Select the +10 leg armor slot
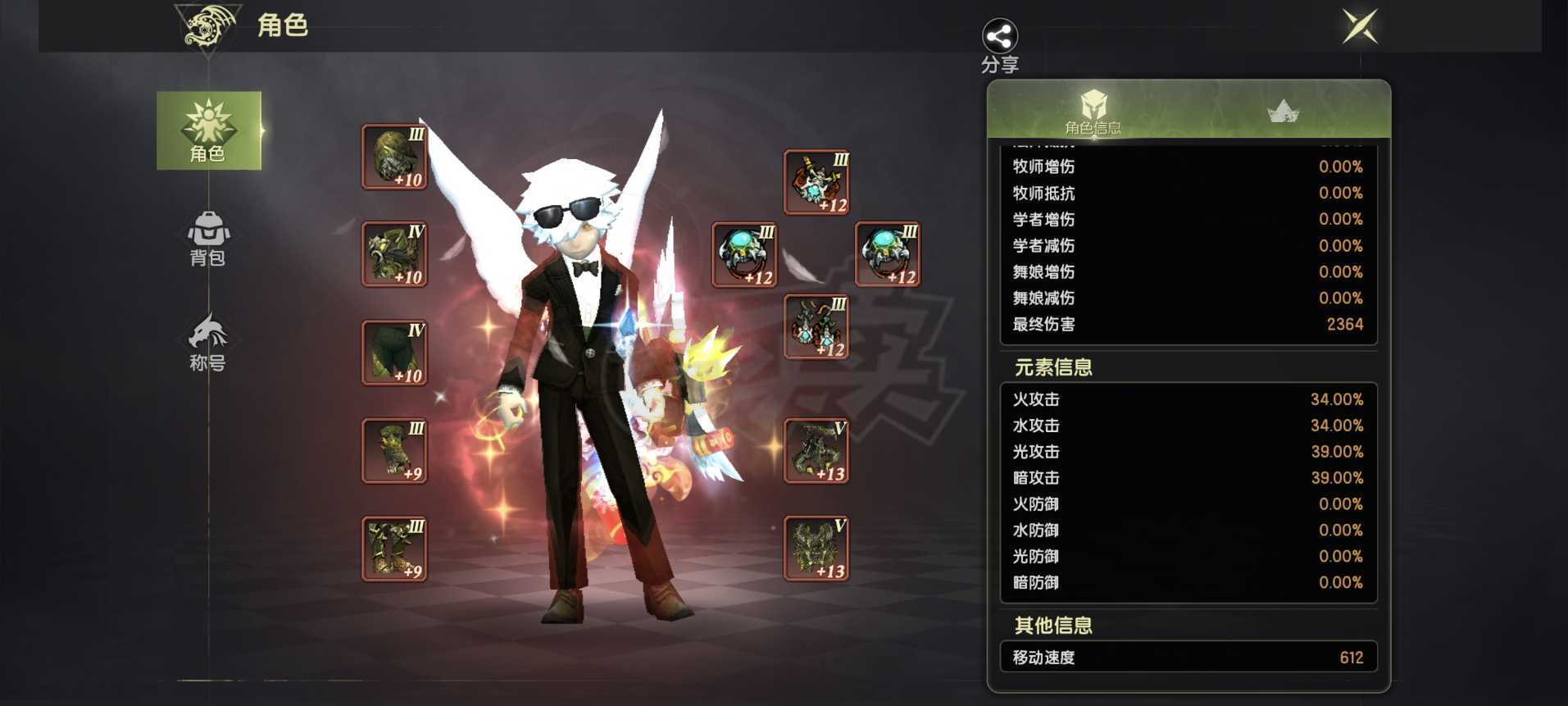The image size is (1568, 706). coord(394,353)
